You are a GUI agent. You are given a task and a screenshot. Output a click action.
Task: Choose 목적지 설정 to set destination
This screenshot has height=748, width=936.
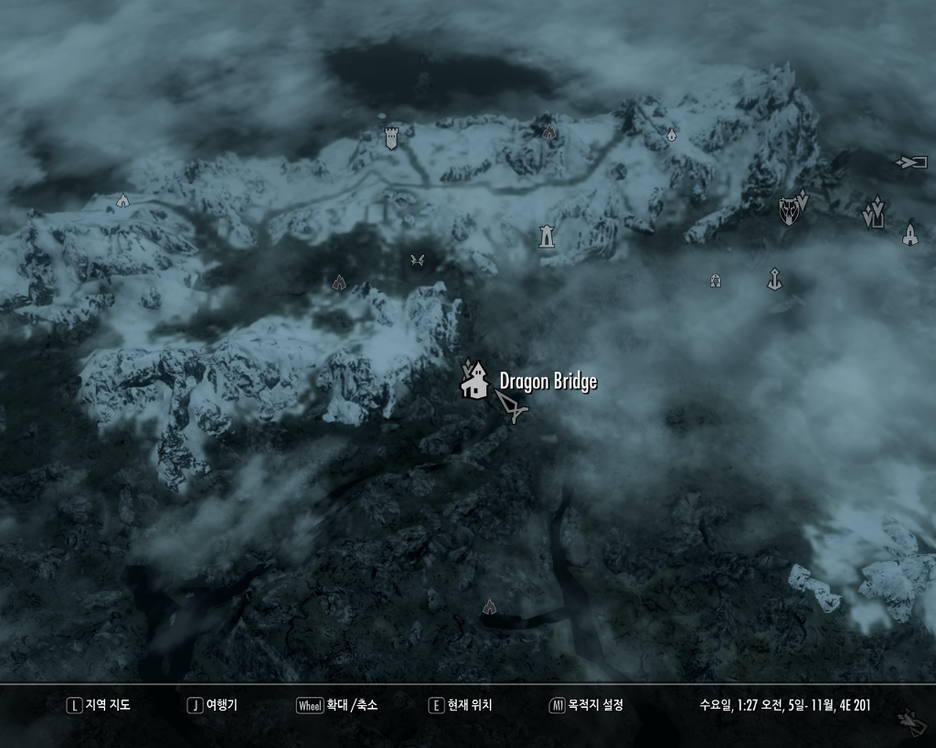pos(586,705)
